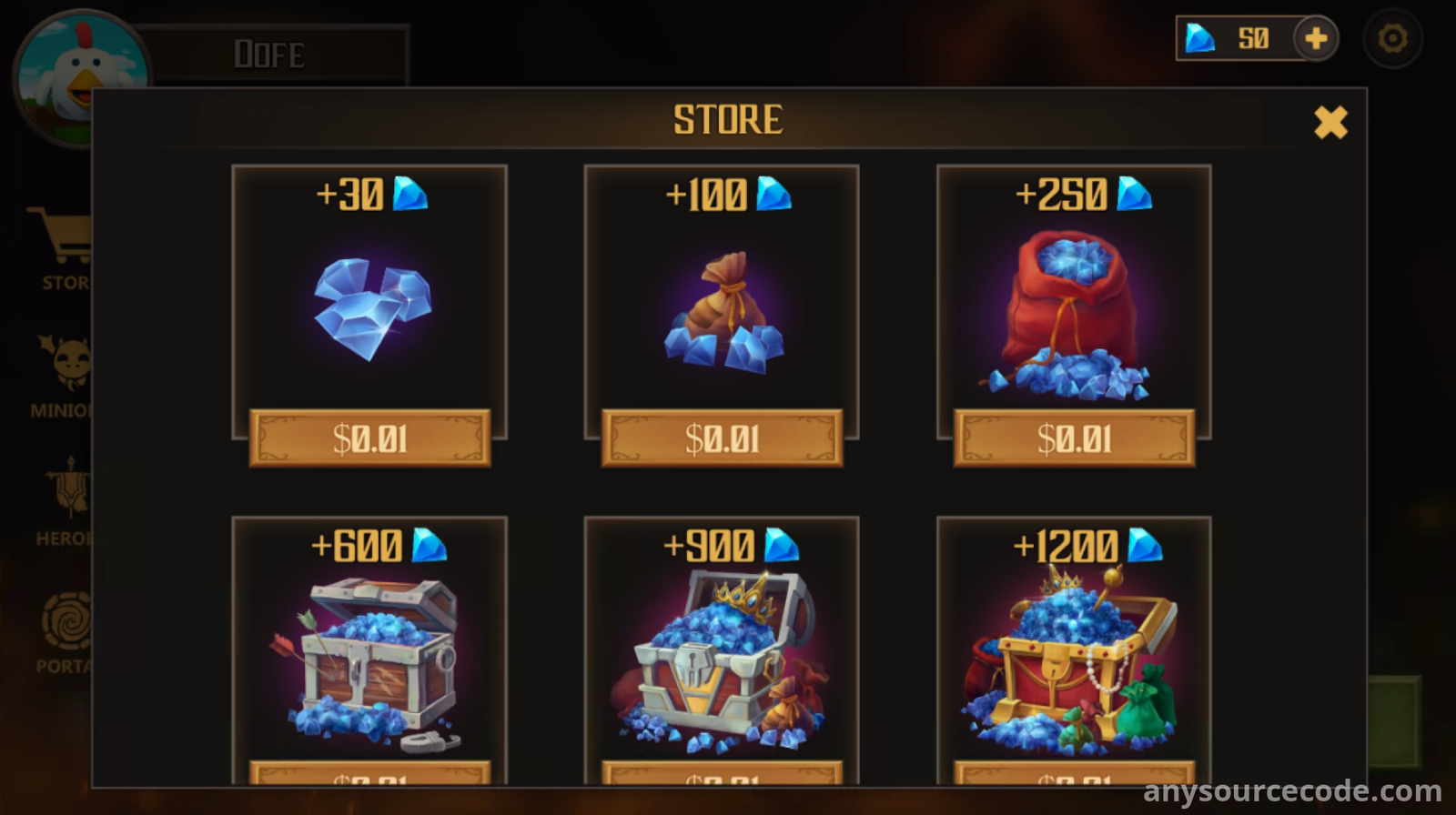1456x815 pixels.
Task: Open the Store cart menu entry
Action: (x=62, y=246)
